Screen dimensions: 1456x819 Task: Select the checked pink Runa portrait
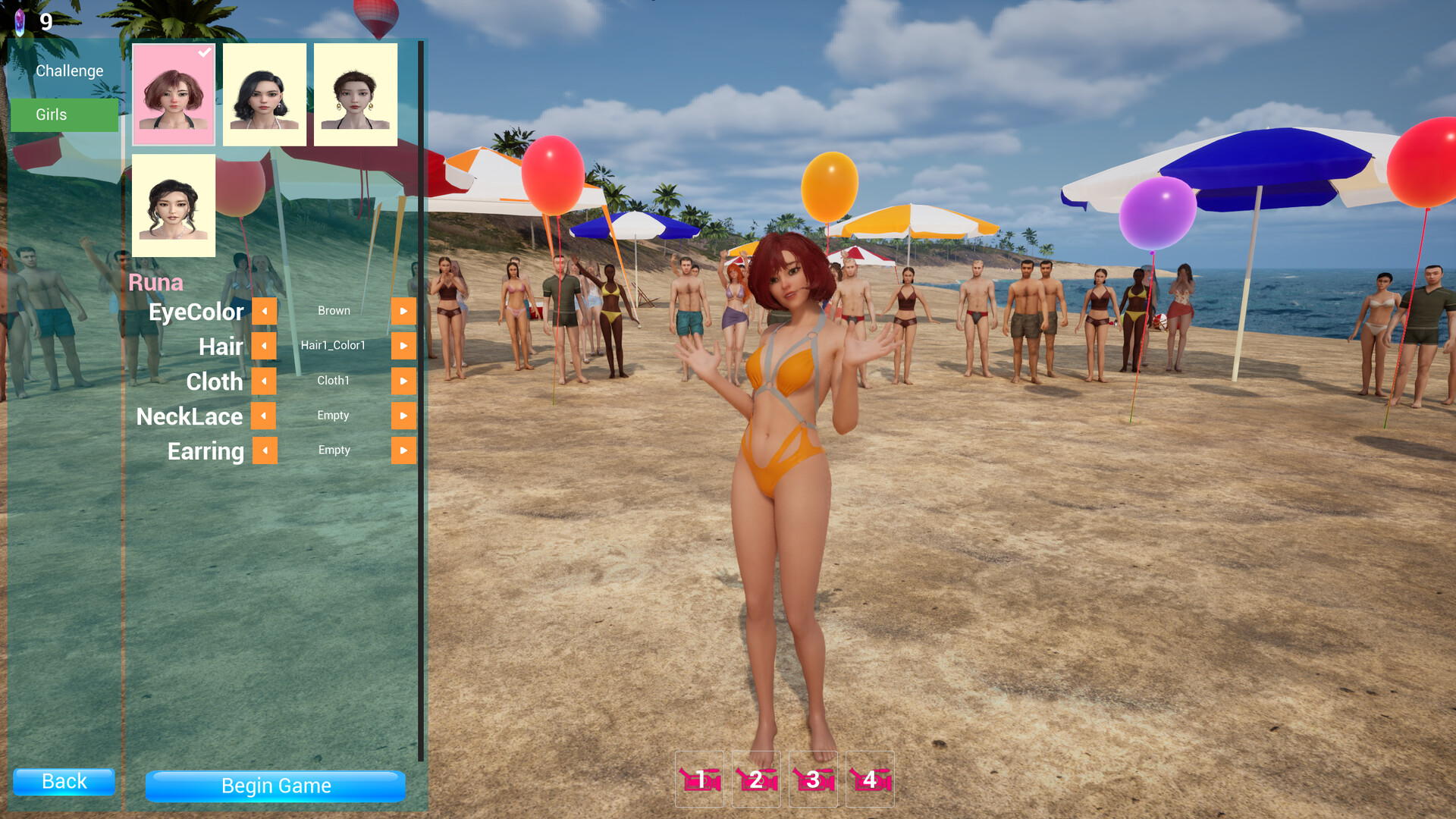click(173, 94)
